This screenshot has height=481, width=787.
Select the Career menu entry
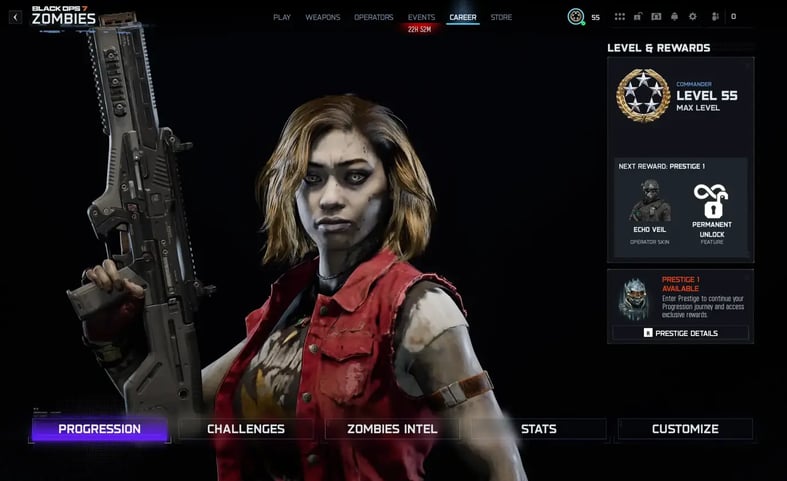pyautogui.click(x=463, y=17)
